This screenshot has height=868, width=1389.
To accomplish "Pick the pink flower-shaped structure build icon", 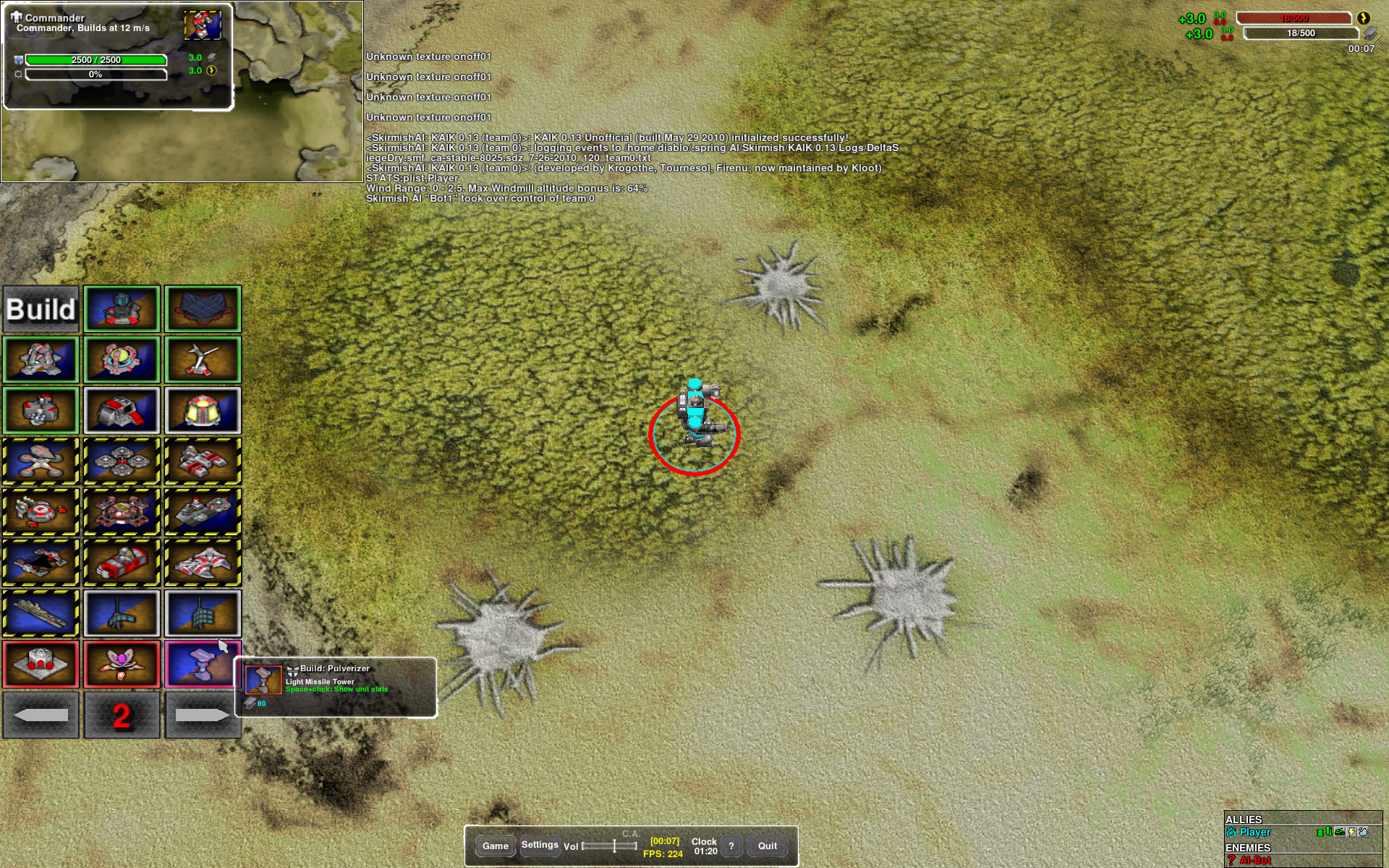I will coord(122,664).
